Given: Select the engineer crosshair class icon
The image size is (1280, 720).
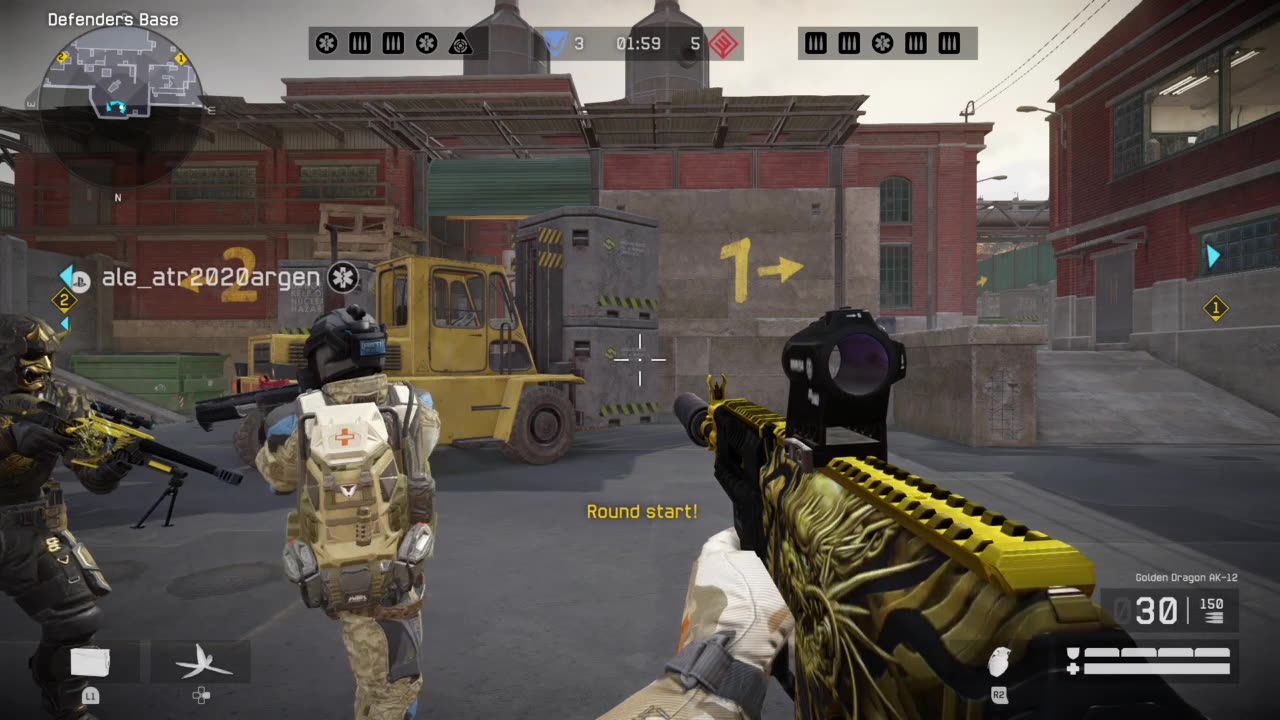Looking at the screenshot, I should 462,42.
